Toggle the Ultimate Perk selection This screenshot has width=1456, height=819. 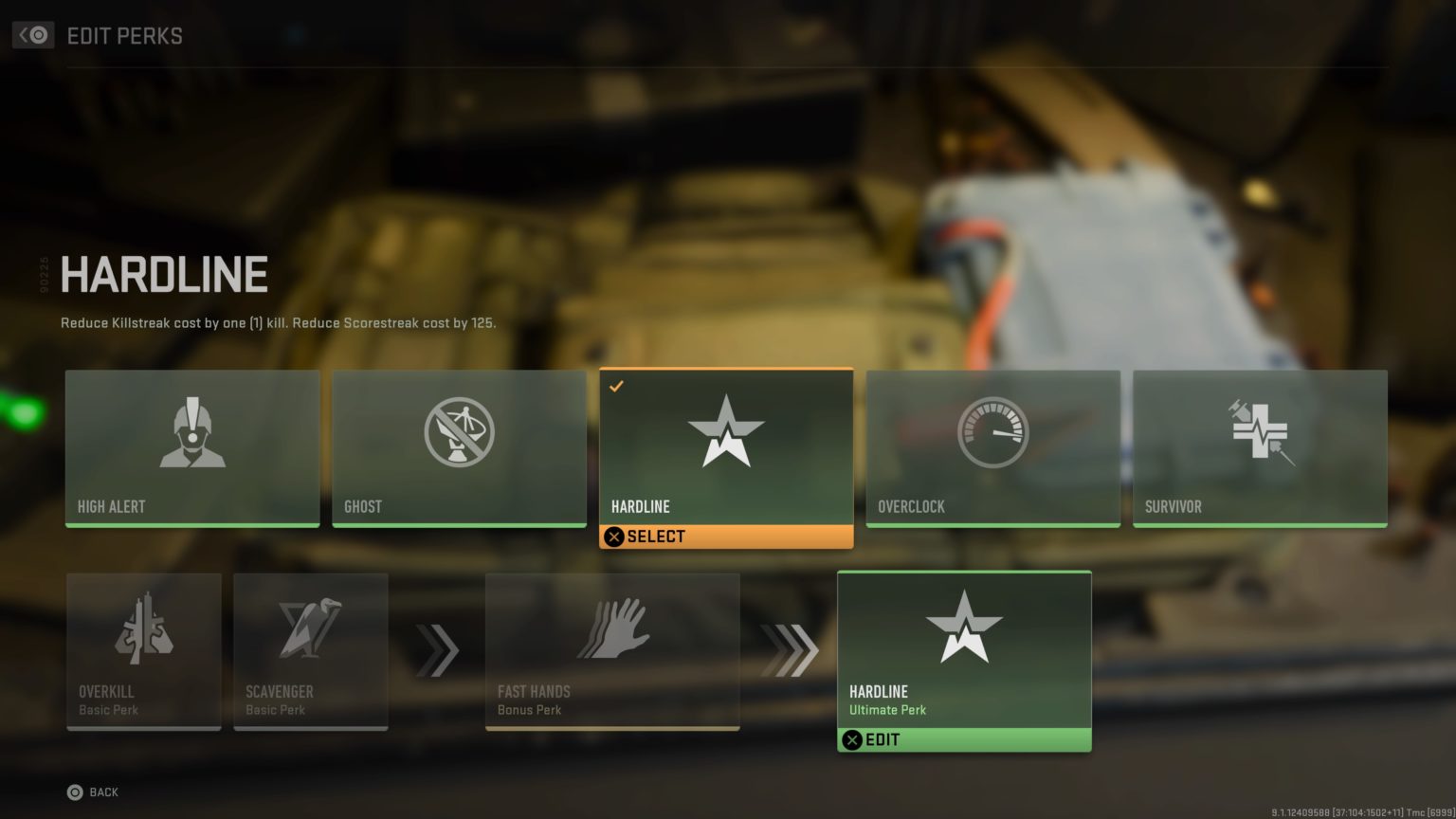(x=964, y=739)
